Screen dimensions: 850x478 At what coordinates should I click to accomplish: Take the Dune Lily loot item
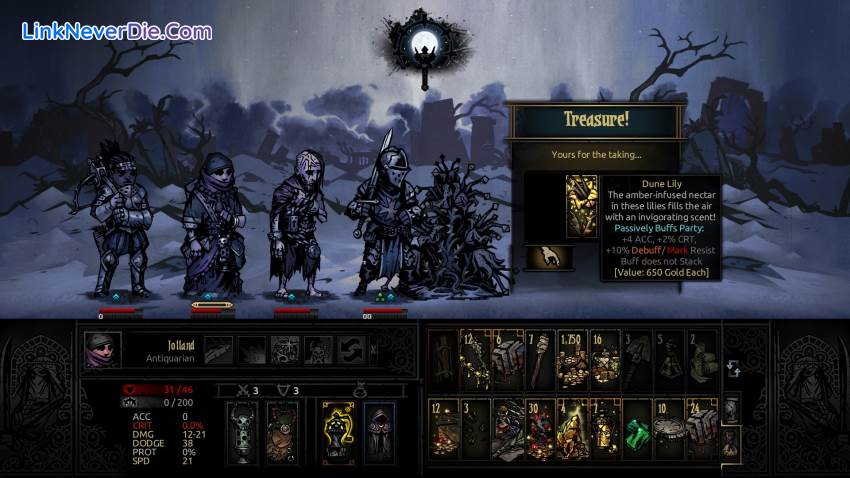(x=581, y=206)
